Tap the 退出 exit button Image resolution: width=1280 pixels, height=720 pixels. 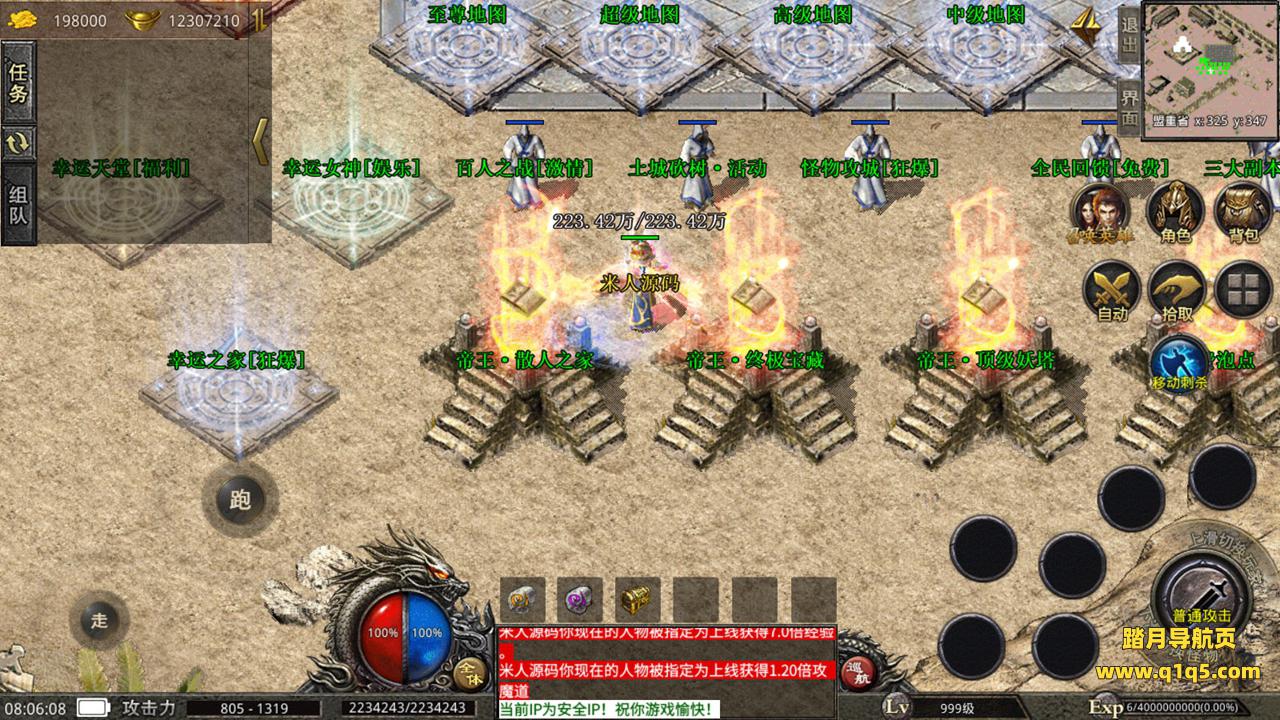(x=1129, y=34)
